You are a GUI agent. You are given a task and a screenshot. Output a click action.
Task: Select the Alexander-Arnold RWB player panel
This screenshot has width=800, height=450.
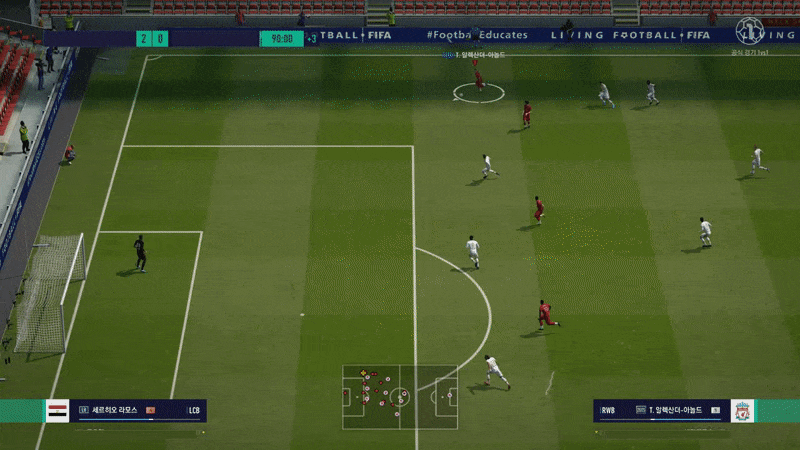(661, 410)
